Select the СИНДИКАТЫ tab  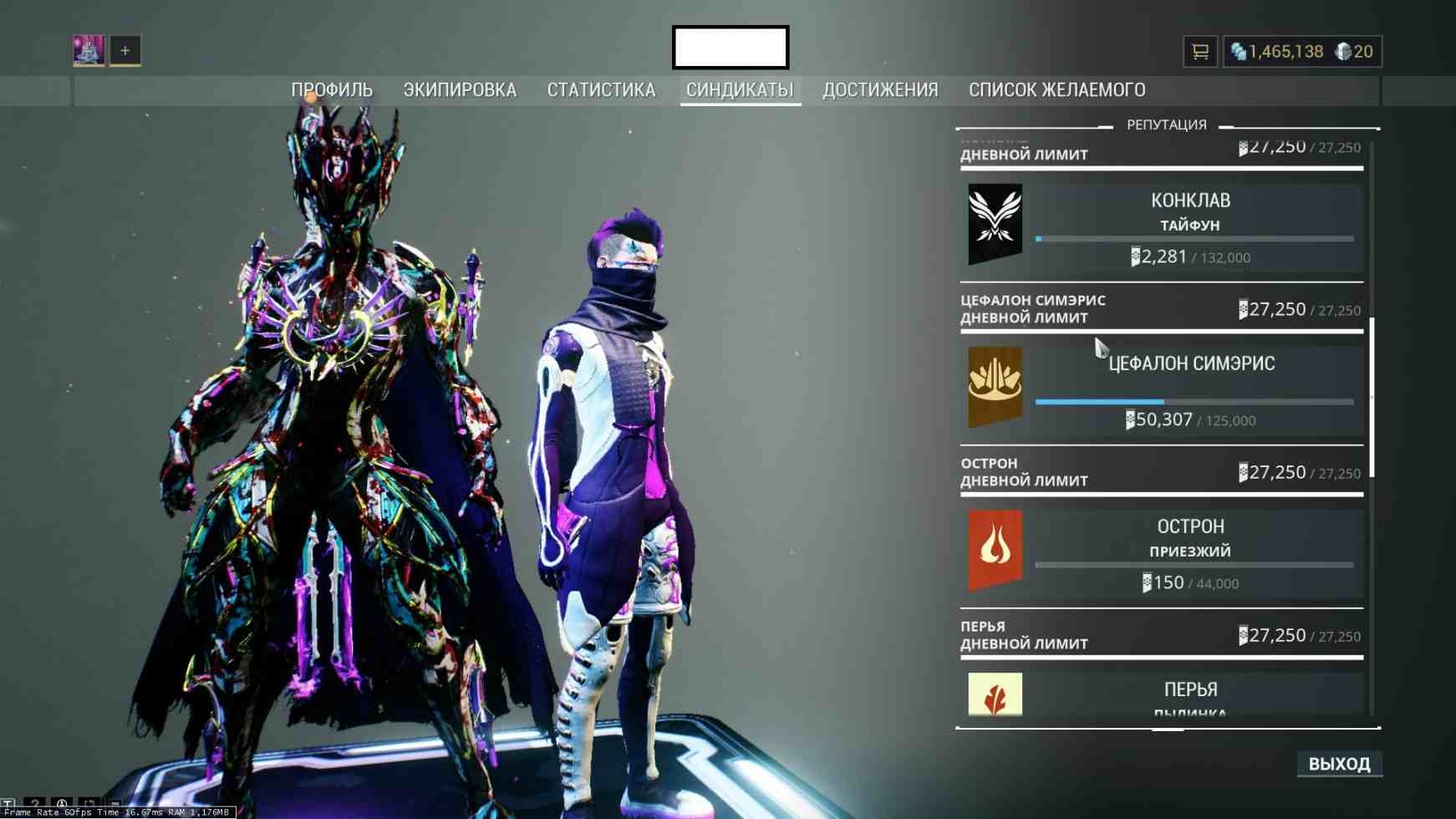(x=740, y=90)
